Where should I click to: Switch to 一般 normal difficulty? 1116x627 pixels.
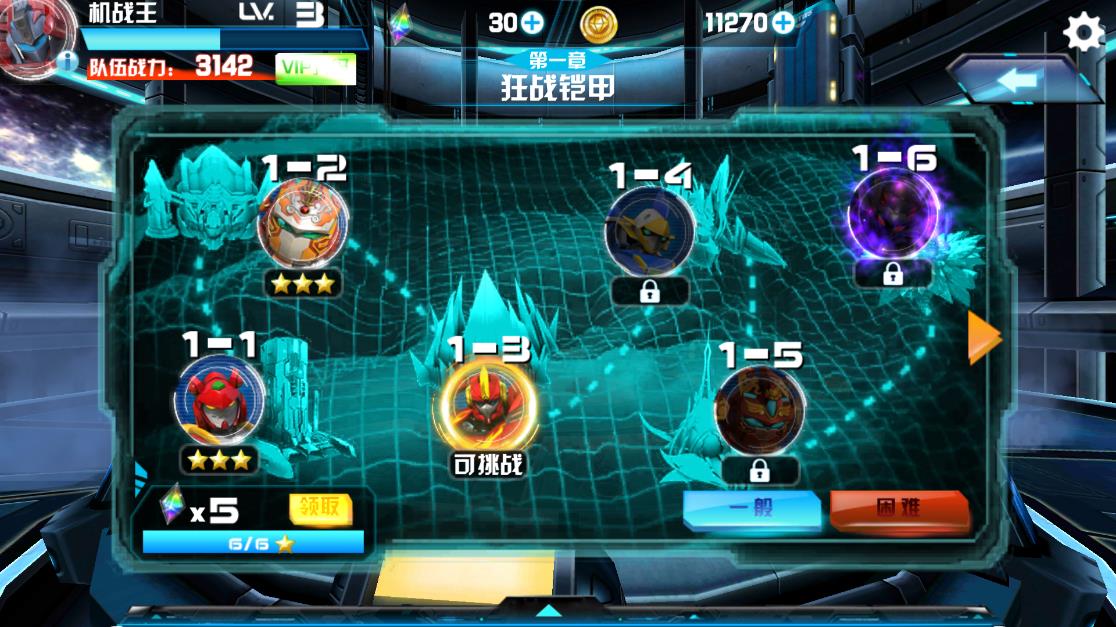pyautogui.click(x=751, y=509)
